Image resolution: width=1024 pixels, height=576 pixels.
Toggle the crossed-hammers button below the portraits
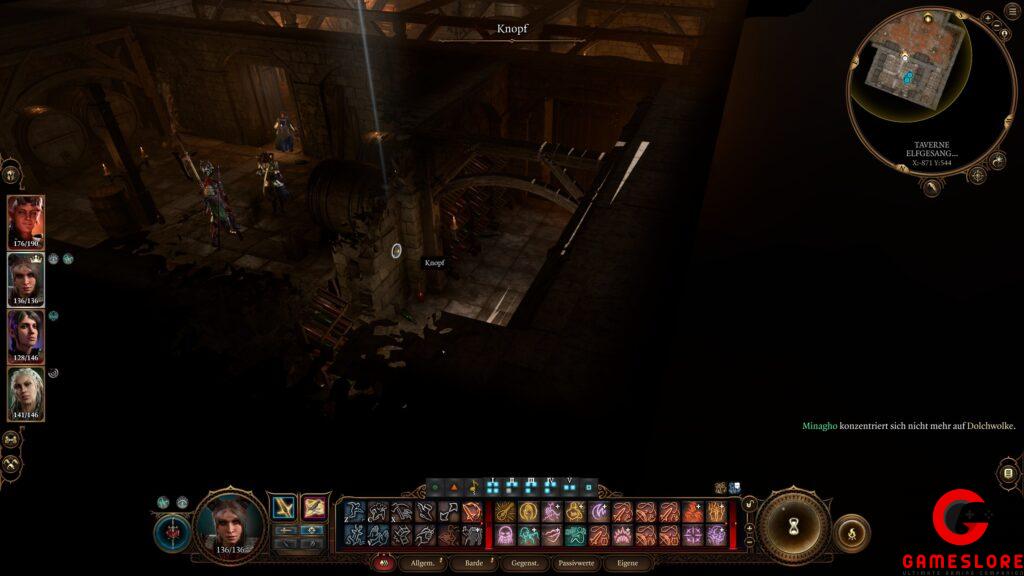click(12, 464)
